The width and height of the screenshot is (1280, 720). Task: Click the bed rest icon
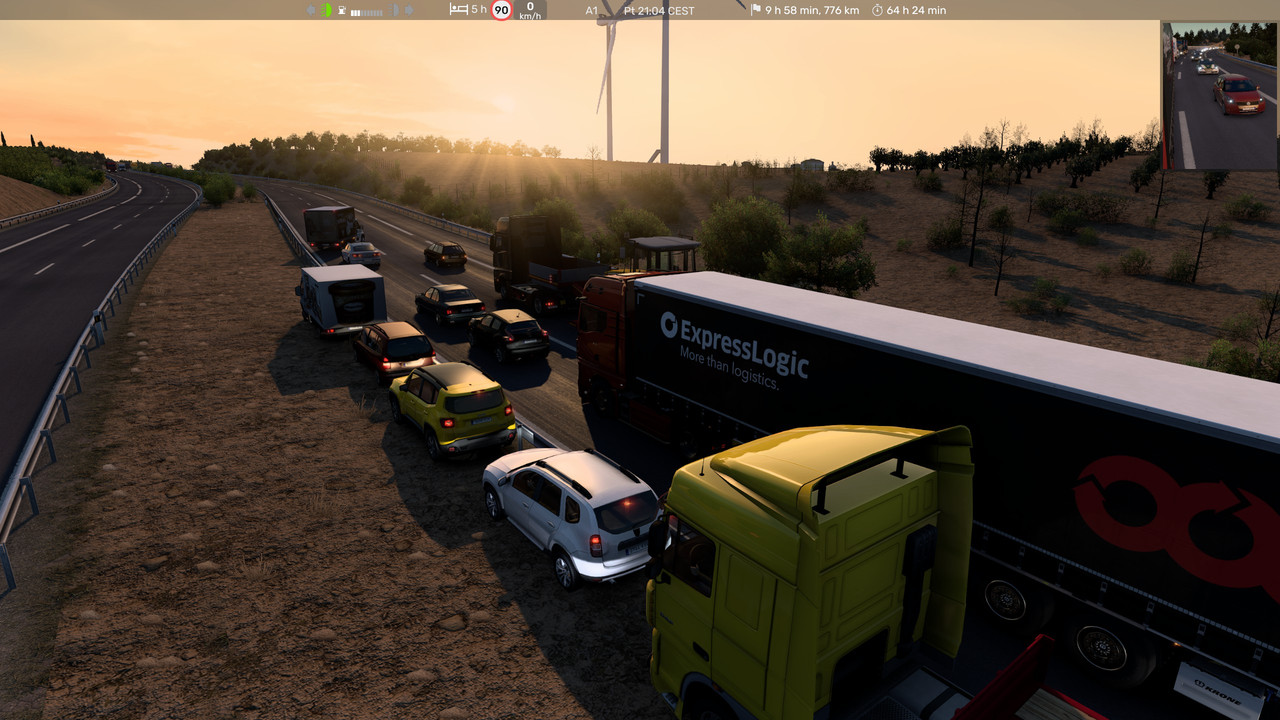click(x=459, y=10)
